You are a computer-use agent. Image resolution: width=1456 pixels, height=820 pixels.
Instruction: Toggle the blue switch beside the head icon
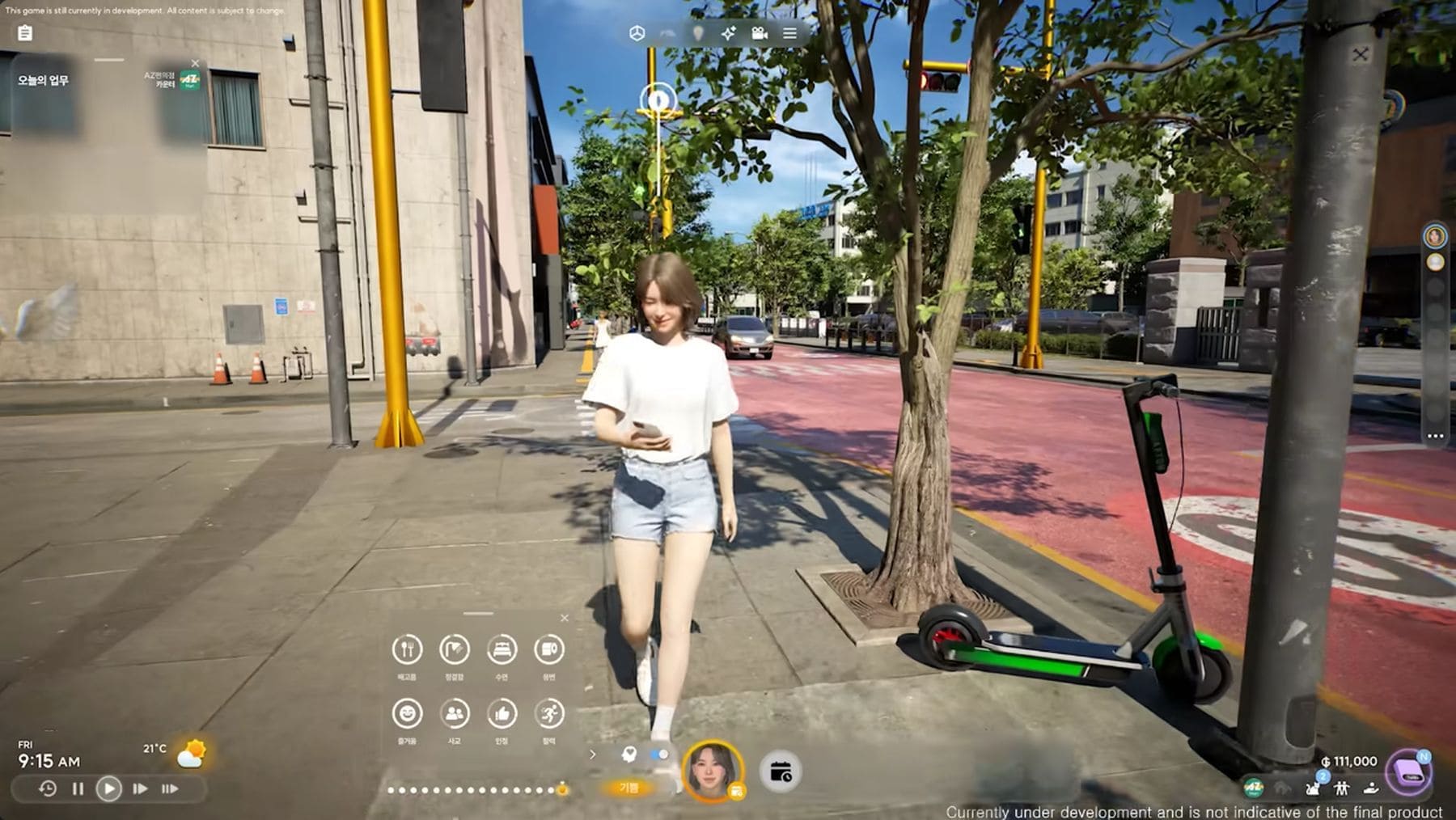click(x=659, y=754)
